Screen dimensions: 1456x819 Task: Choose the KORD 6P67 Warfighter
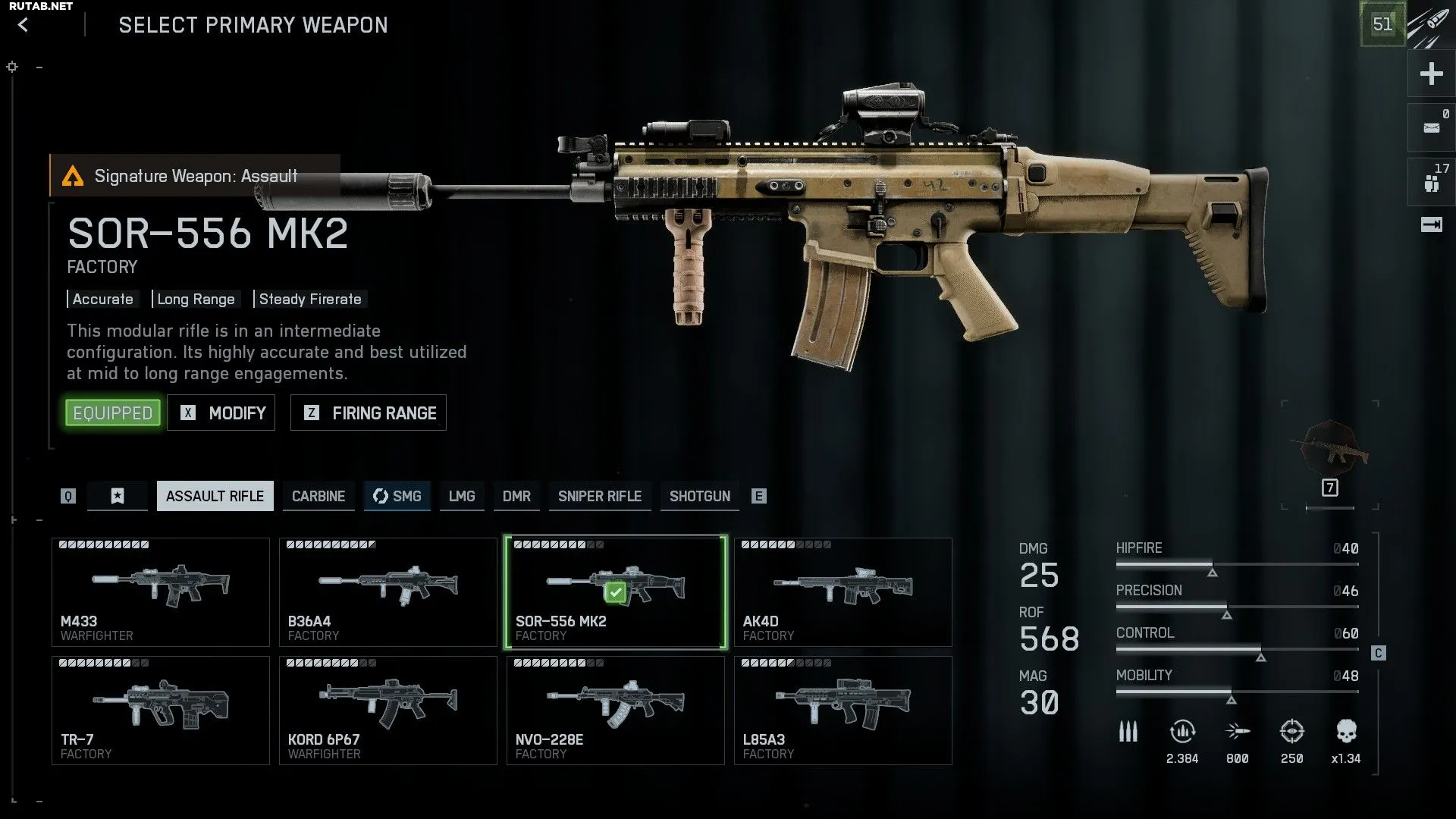tap(388, 711)
